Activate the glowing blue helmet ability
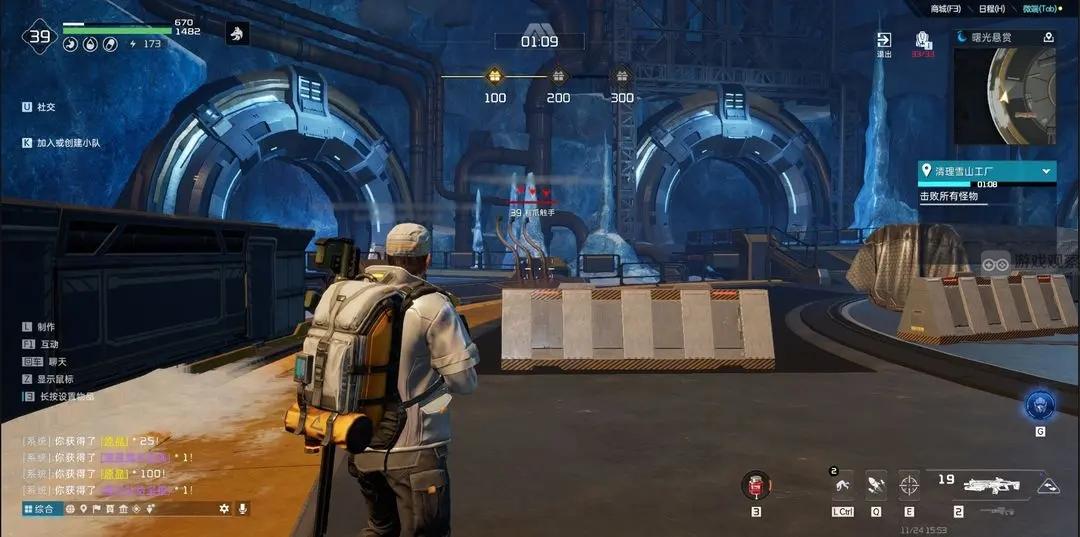This screenshot has height=537, width=1080. pyautogui.click(x=1039, y=405)
